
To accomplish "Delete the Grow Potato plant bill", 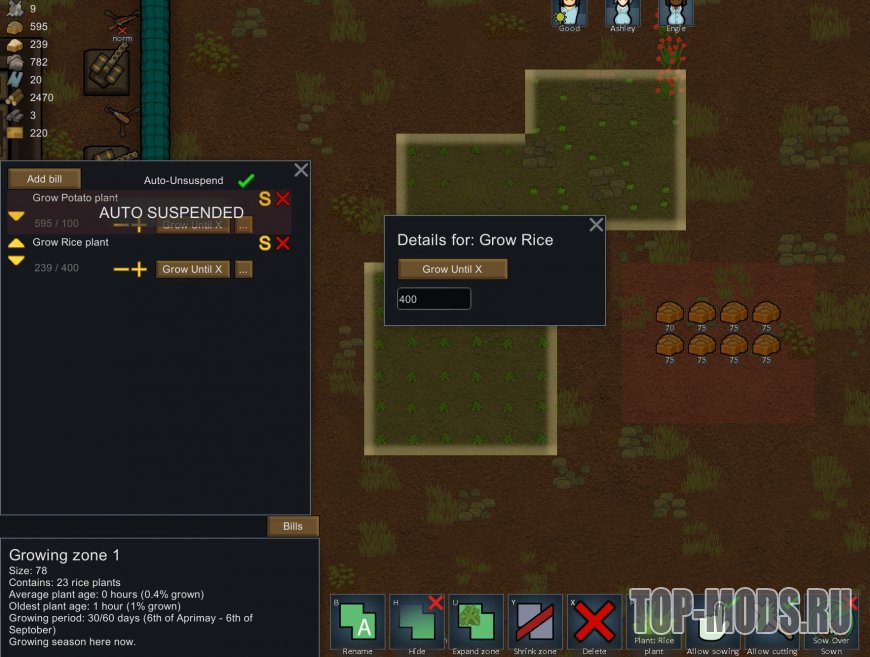I will click(283, 199).
